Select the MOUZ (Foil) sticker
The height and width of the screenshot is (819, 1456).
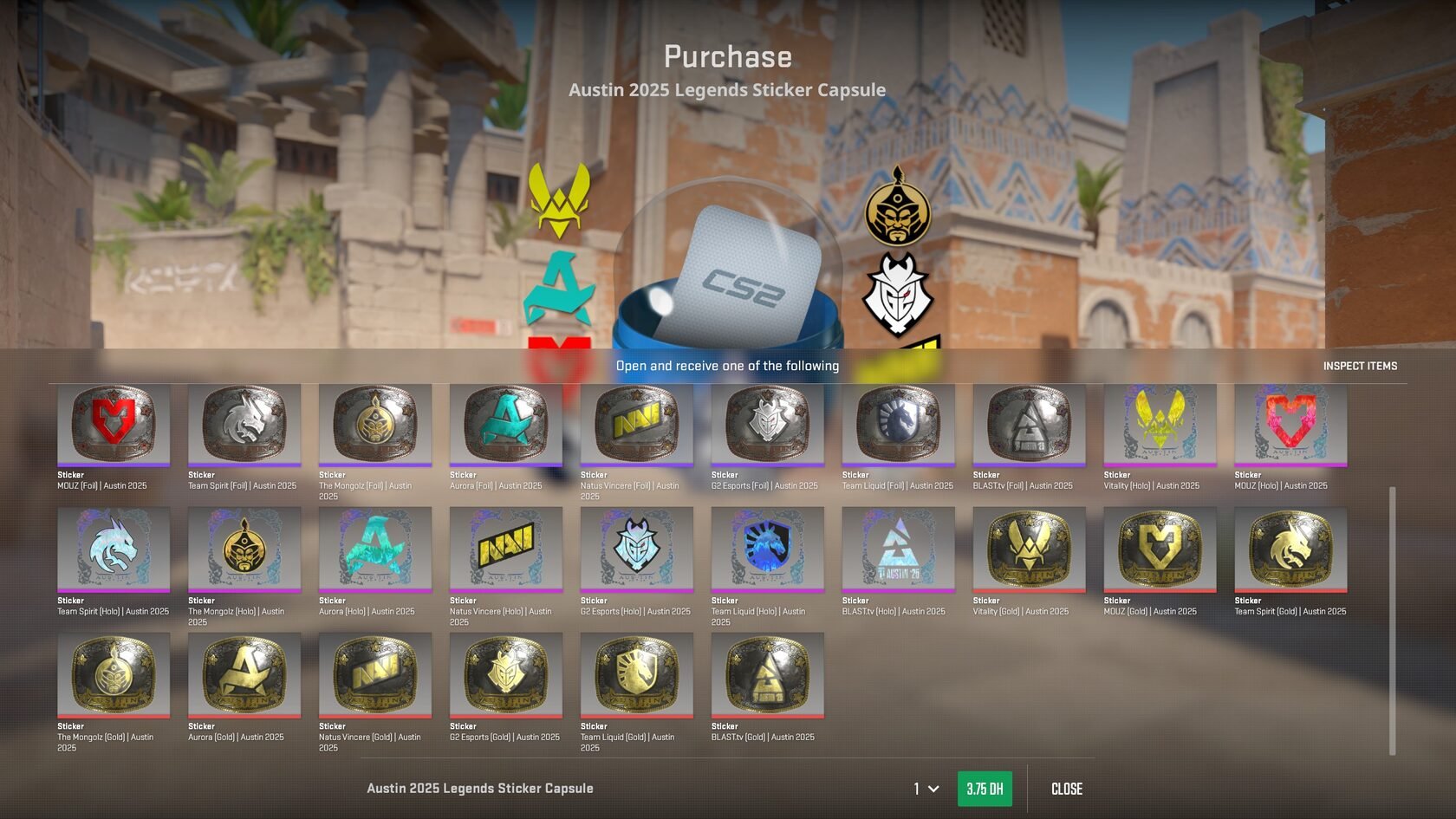point(114,425)
